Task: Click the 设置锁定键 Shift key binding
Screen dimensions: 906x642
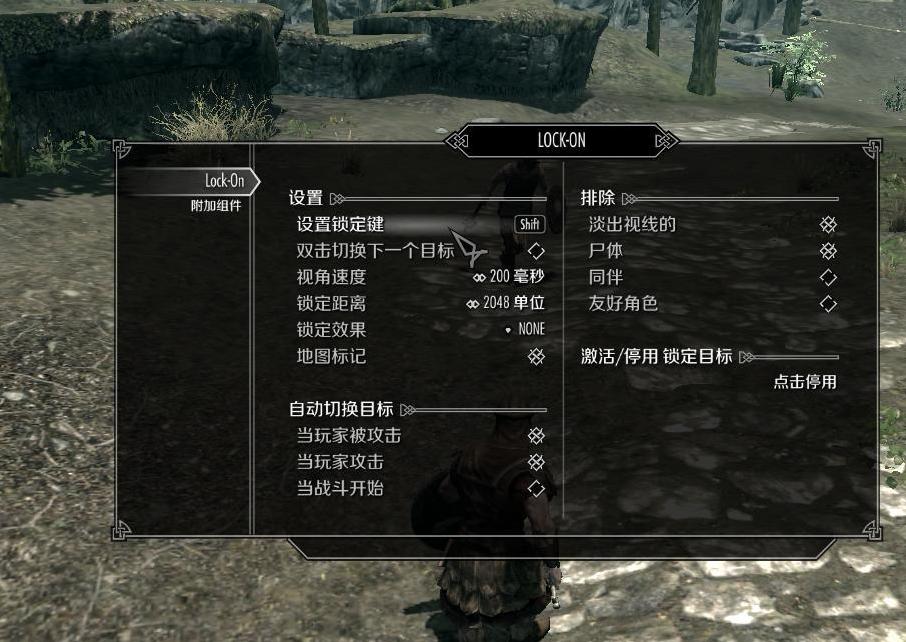Action: click(x=530, y=225)
